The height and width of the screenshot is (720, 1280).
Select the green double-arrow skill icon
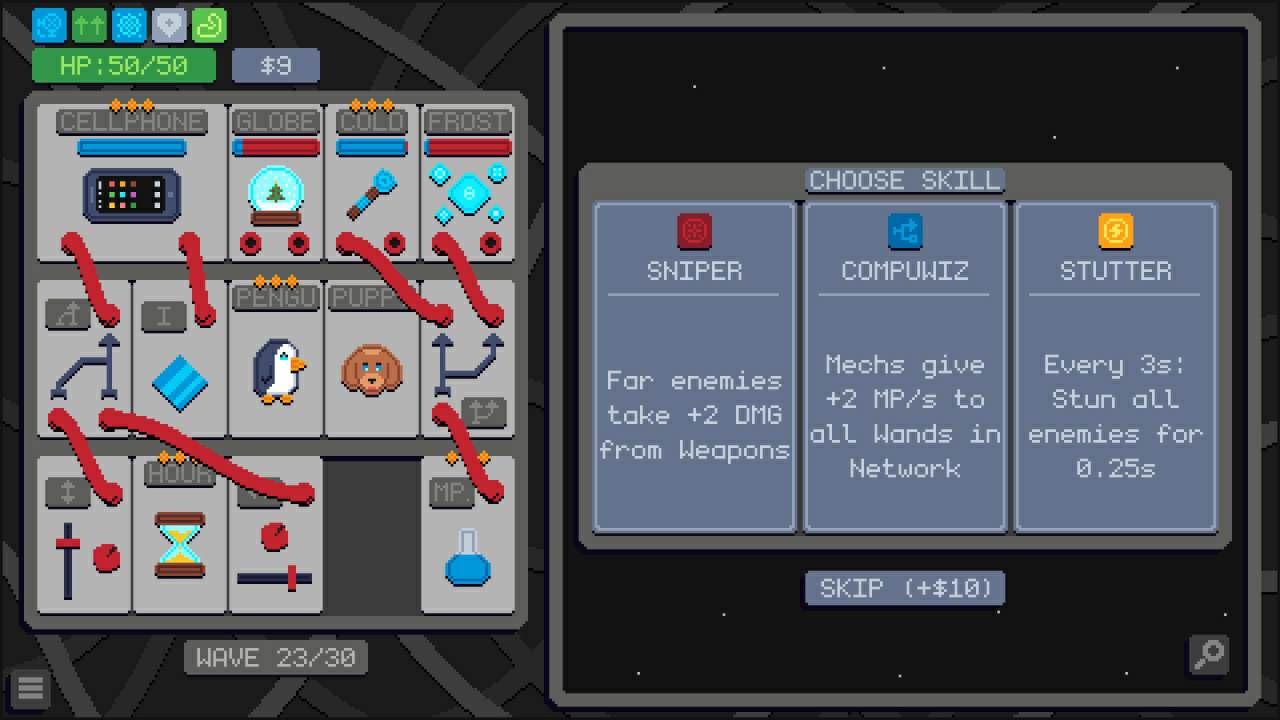89,26
